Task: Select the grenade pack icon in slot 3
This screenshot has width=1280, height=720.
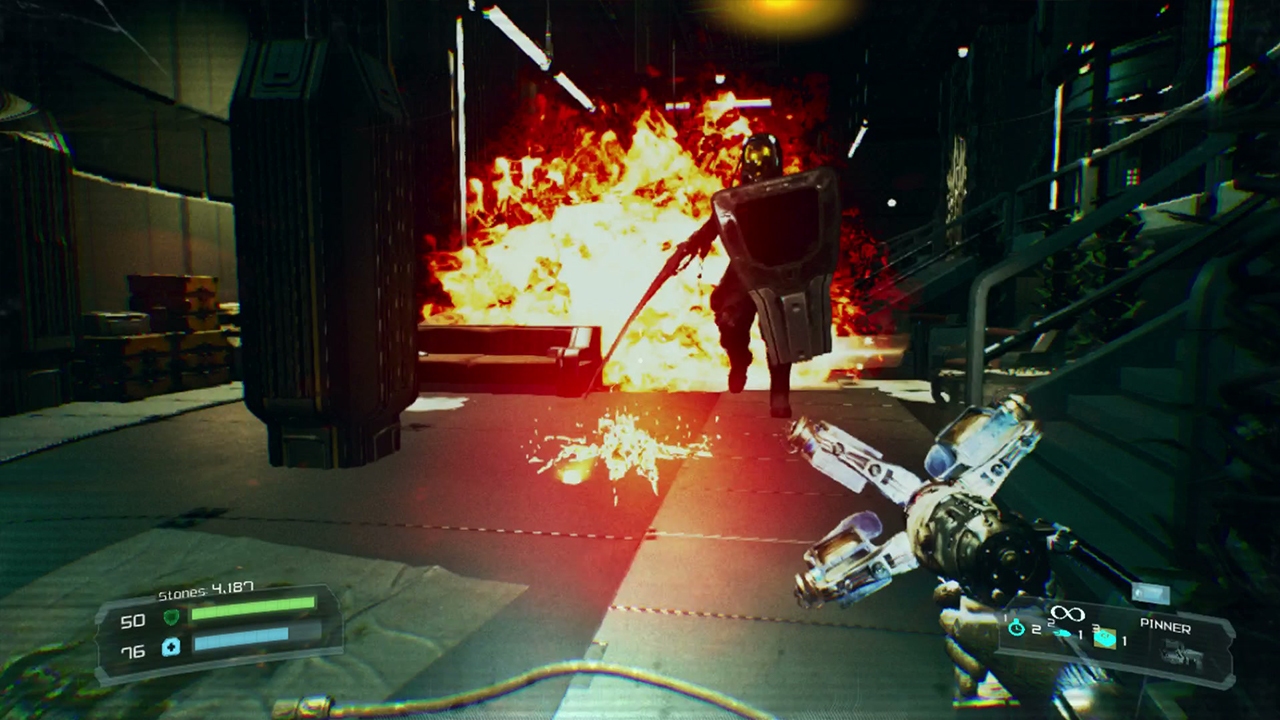Action: 1105,639
